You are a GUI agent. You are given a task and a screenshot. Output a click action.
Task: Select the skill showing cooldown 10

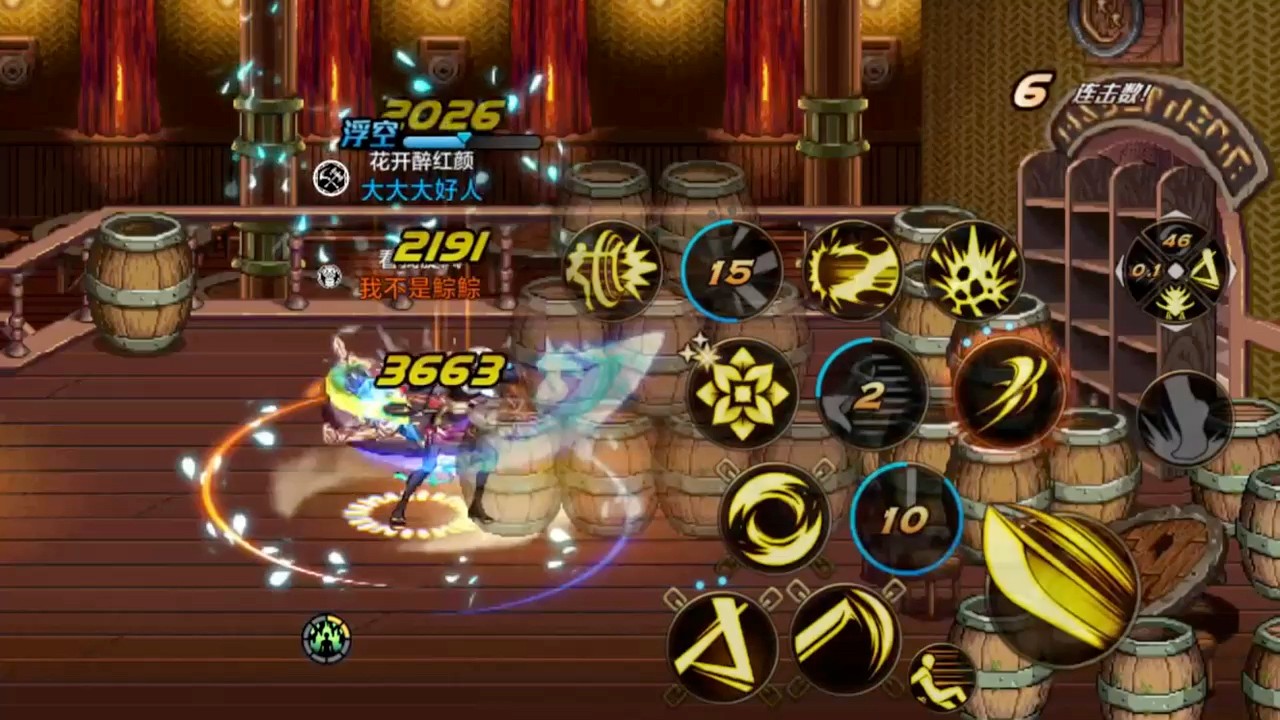pyautogui.click(x=906, y=518)
